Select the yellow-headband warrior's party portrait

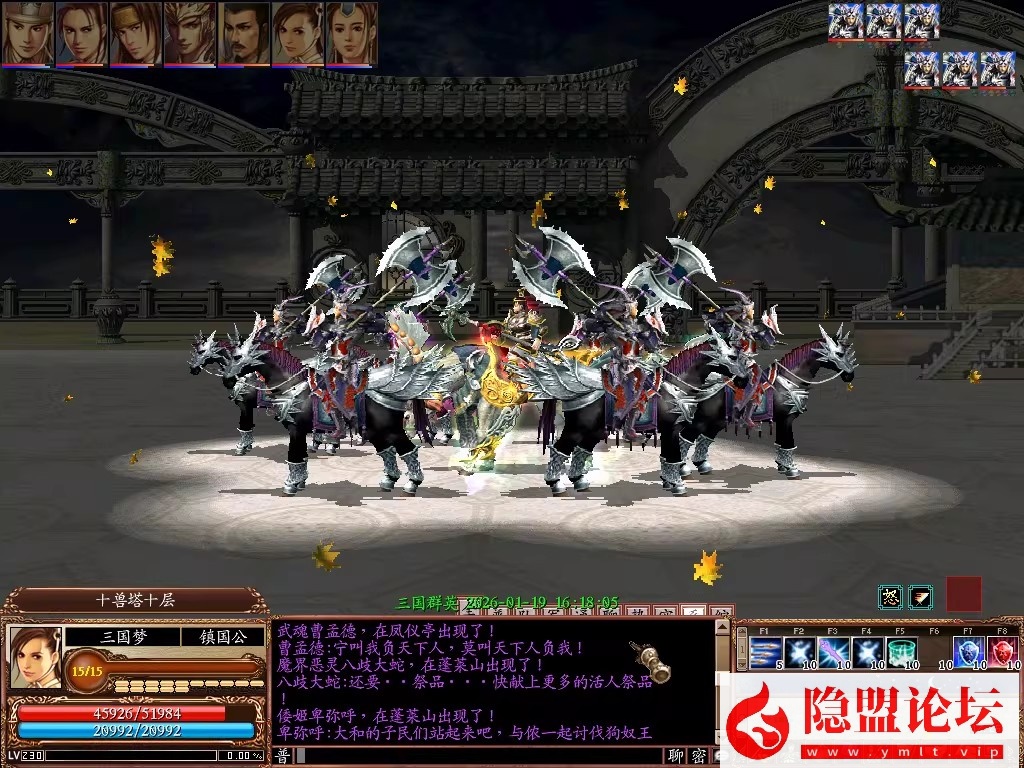pos(136,33)
